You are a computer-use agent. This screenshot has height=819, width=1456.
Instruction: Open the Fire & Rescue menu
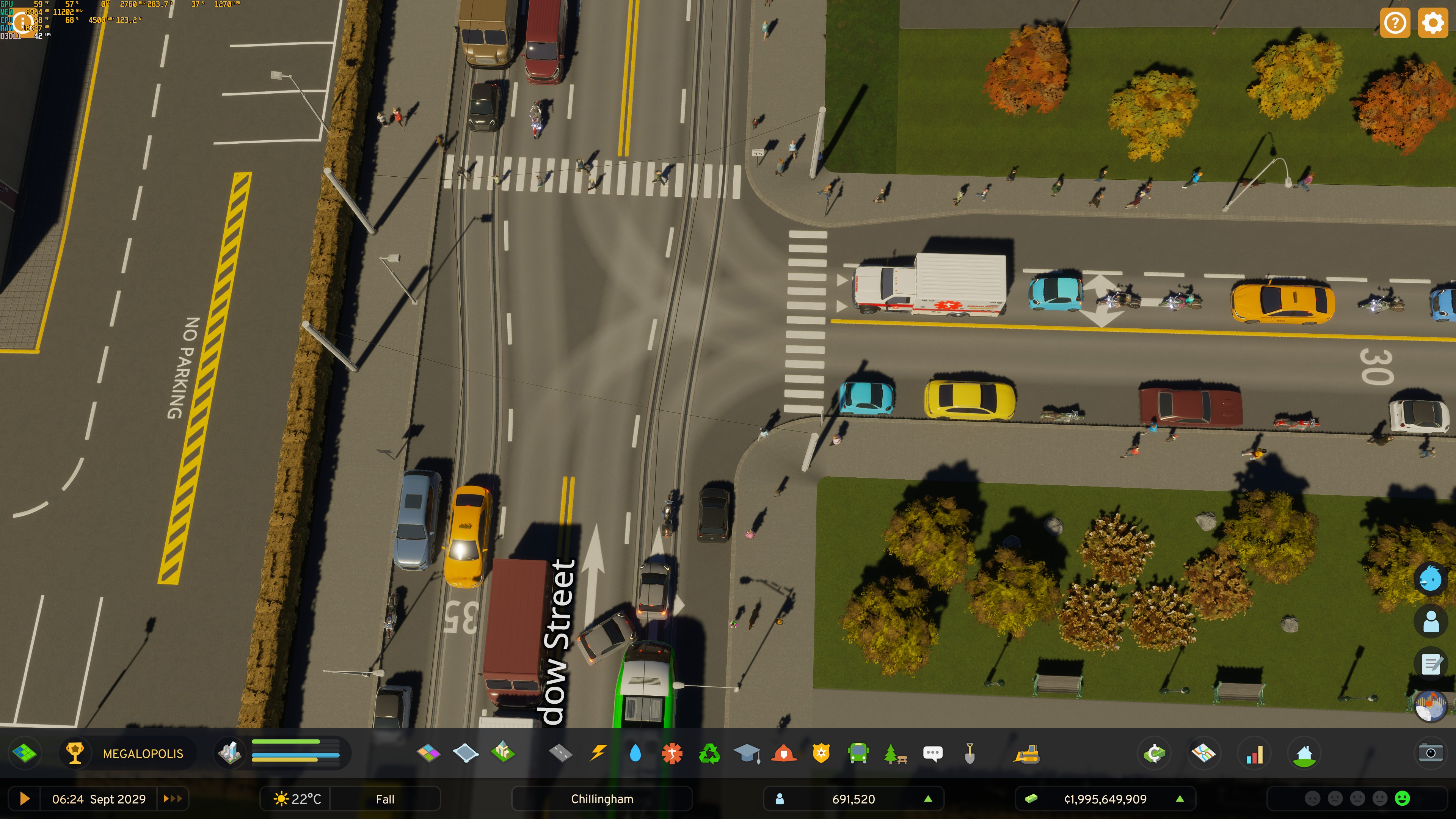point(783,753)
